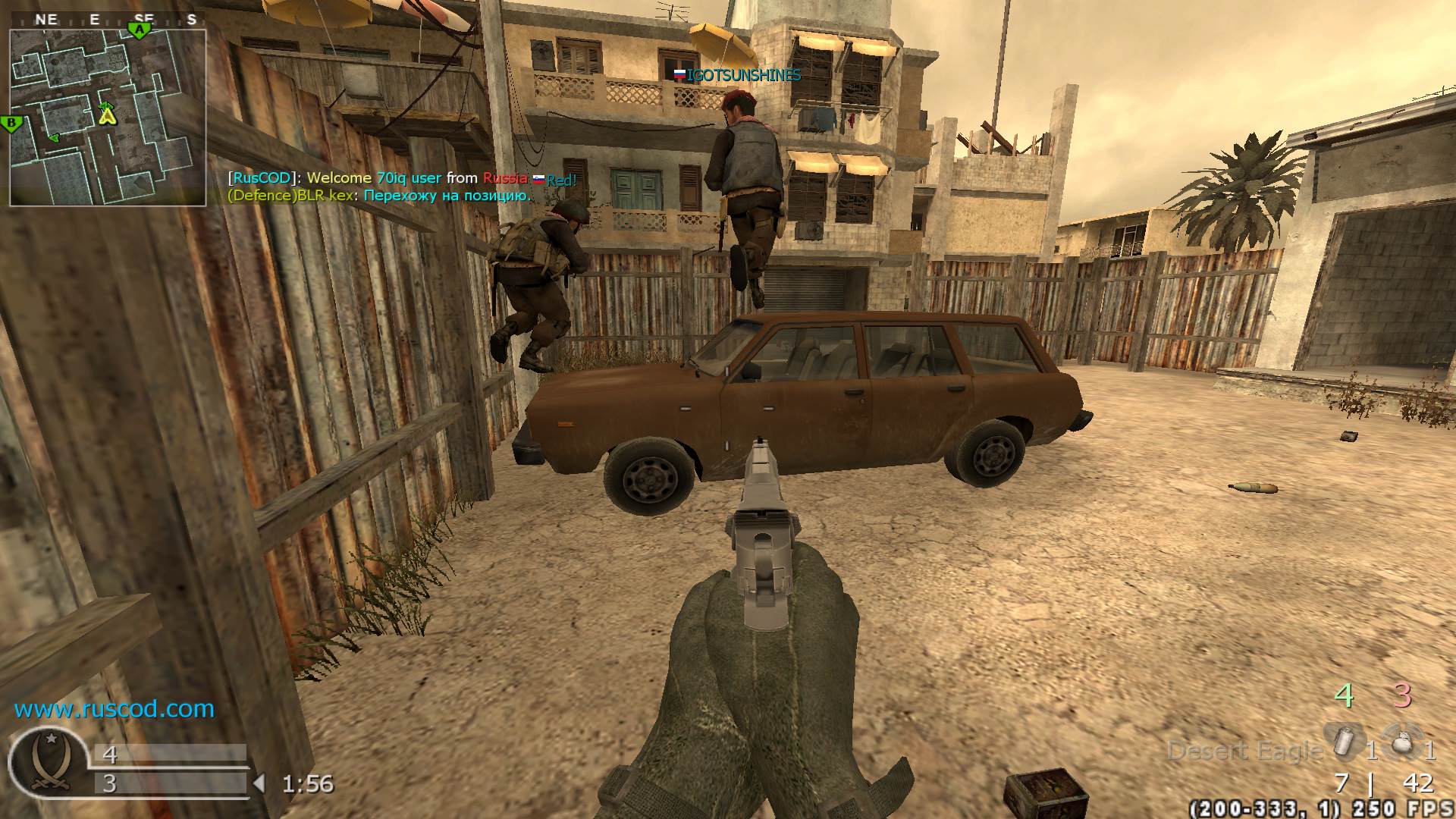Viewport: 1456px width, 819px height.
Task: Select the flash grenade icon
Action: click(x=1344, y=742)
